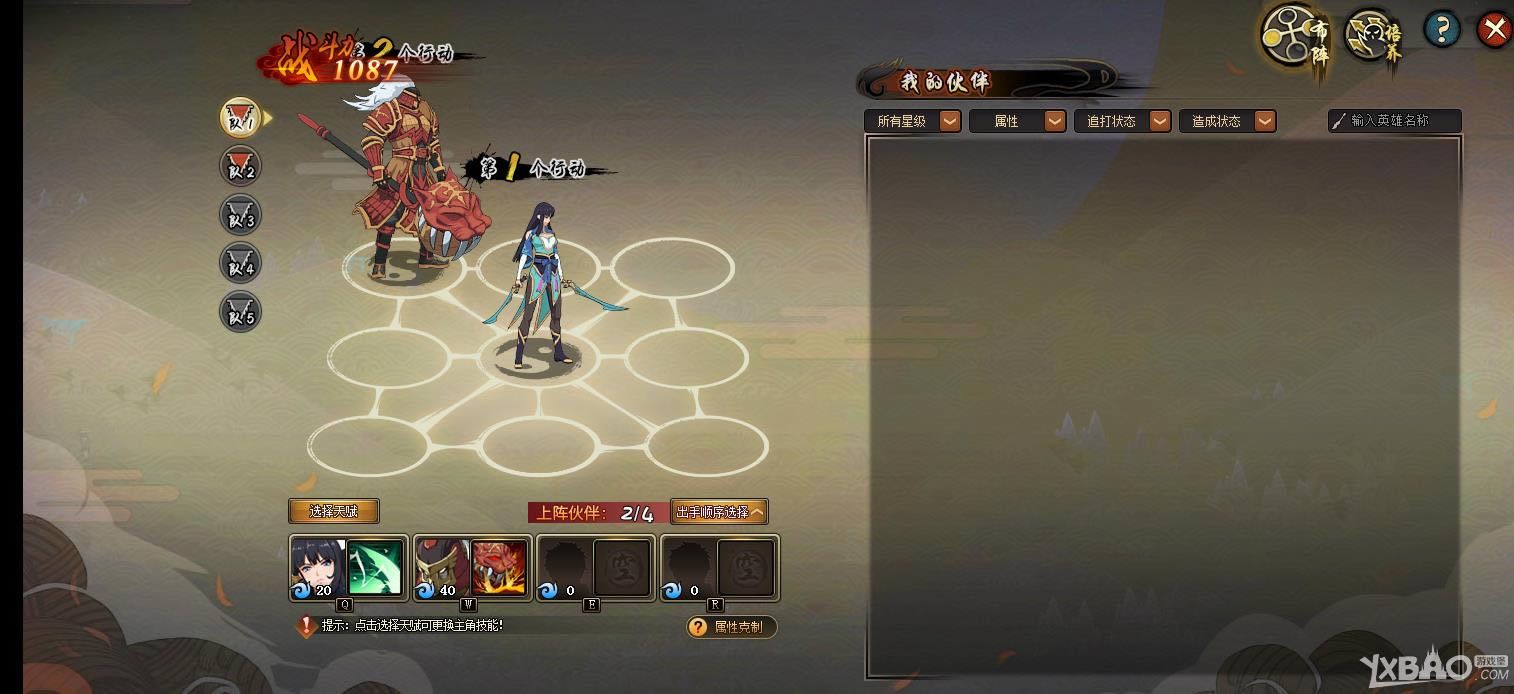The image size is (1514, 694).
Task: Select team slot 队5
Action: [x=240, y=313]
